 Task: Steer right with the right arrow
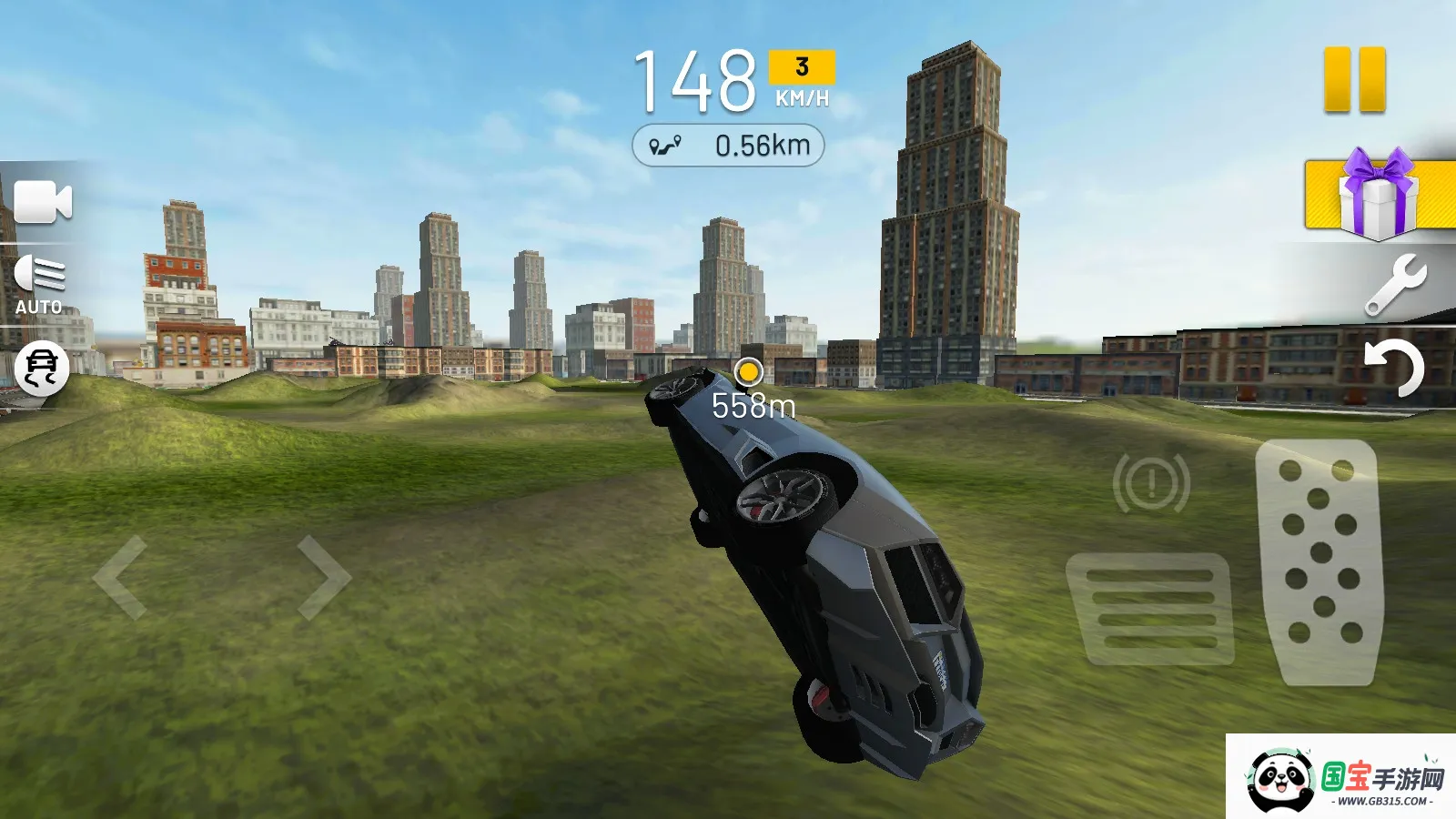coord(323,577)
